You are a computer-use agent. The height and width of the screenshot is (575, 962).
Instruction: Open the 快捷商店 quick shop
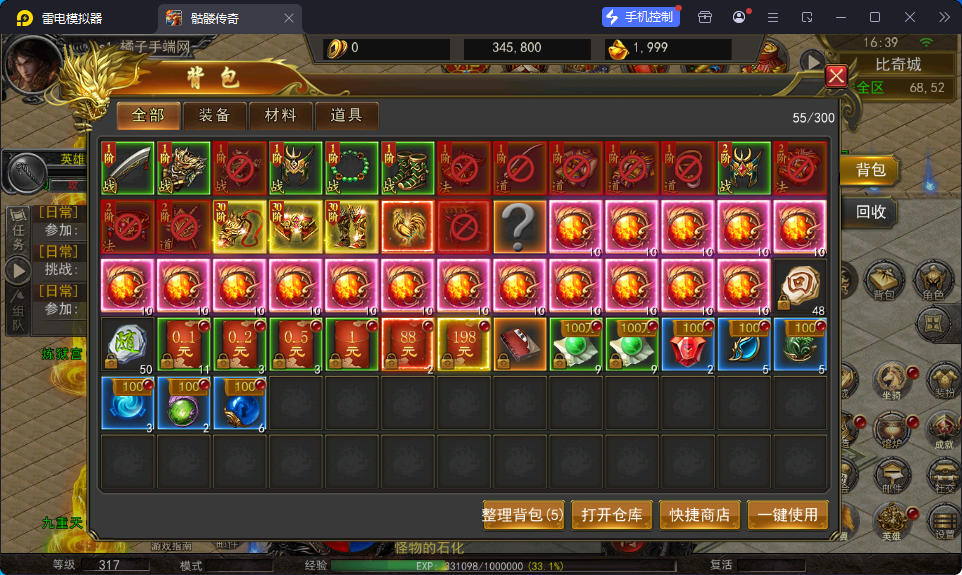(x=700, y=515)
